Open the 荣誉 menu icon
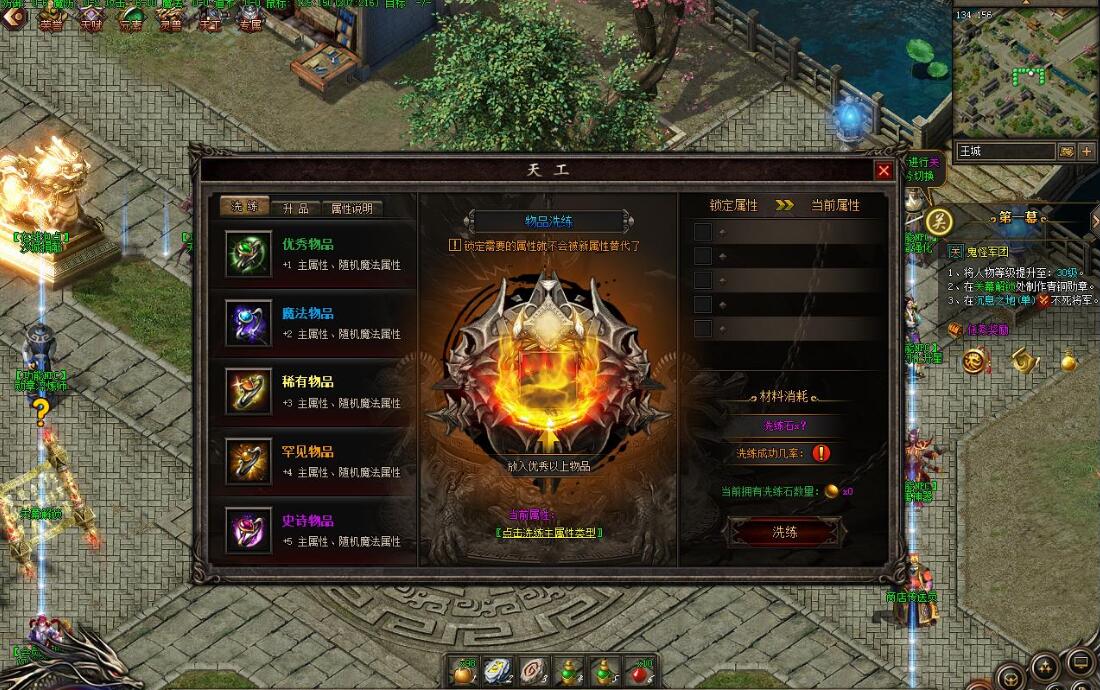1100x690 pixels. (50, 20)
